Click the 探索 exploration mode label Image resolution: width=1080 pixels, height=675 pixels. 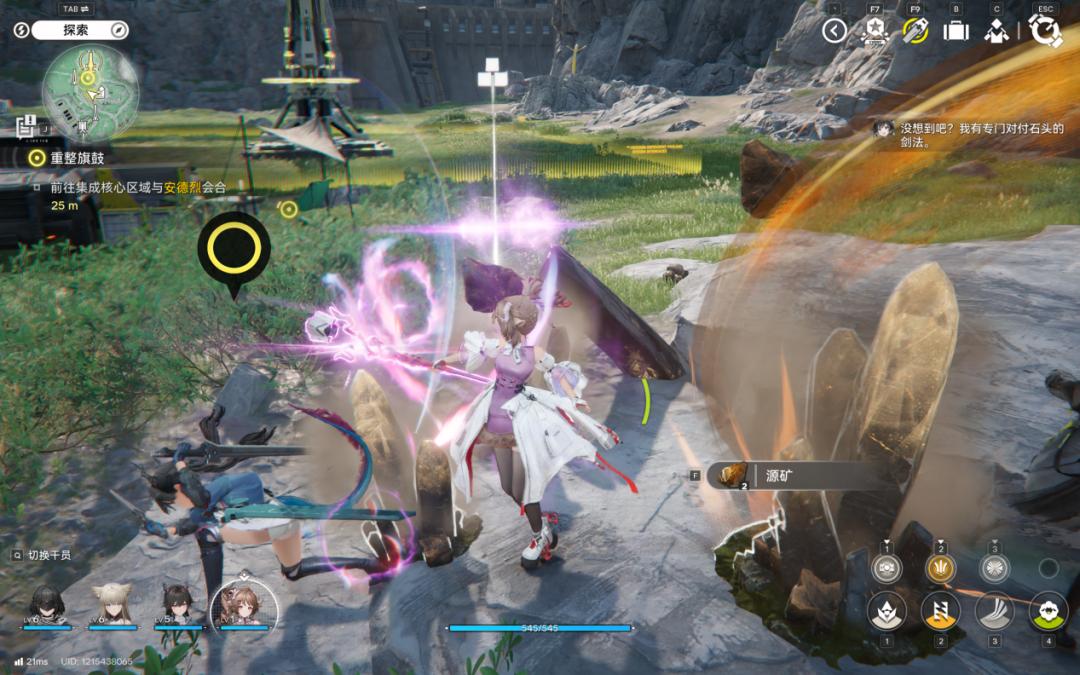tap(76, 30)
